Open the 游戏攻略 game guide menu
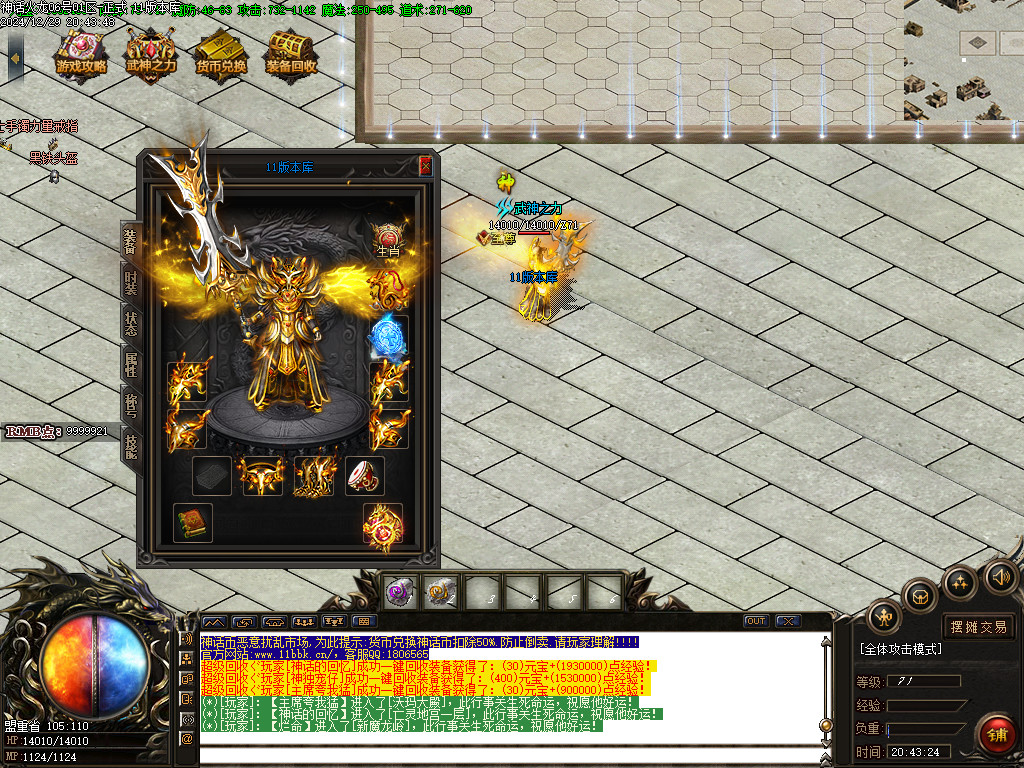Screen dimensions: 1024x768 (x=82, y=53)
